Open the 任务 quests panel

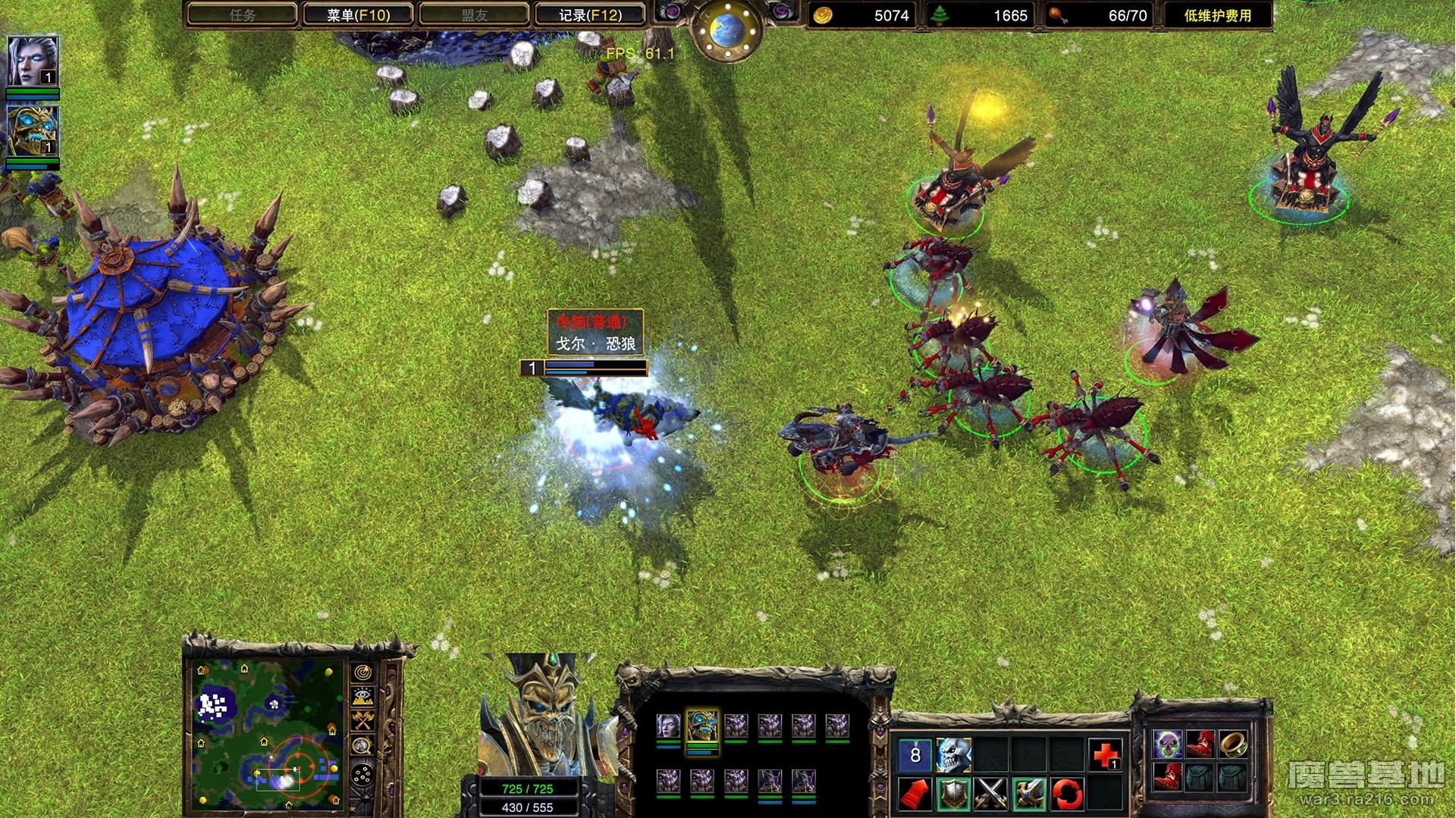tap(242, 14)
